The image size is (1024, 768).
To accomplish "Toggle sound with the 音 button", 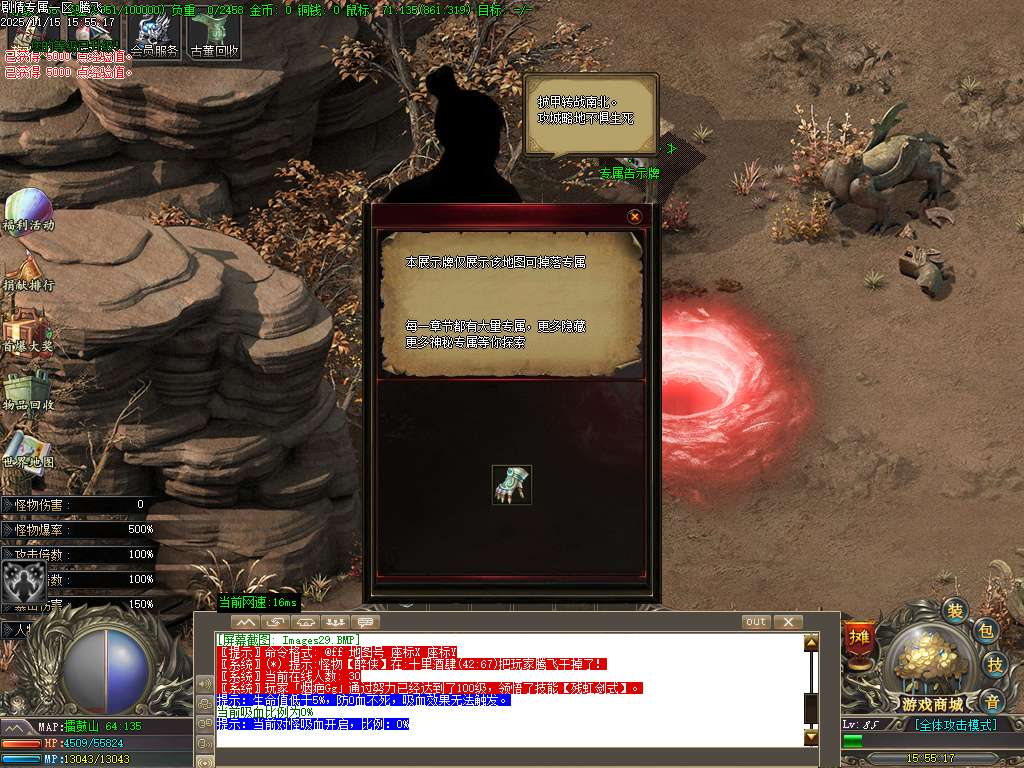I will pyautogui.click(x=991, y=701).
